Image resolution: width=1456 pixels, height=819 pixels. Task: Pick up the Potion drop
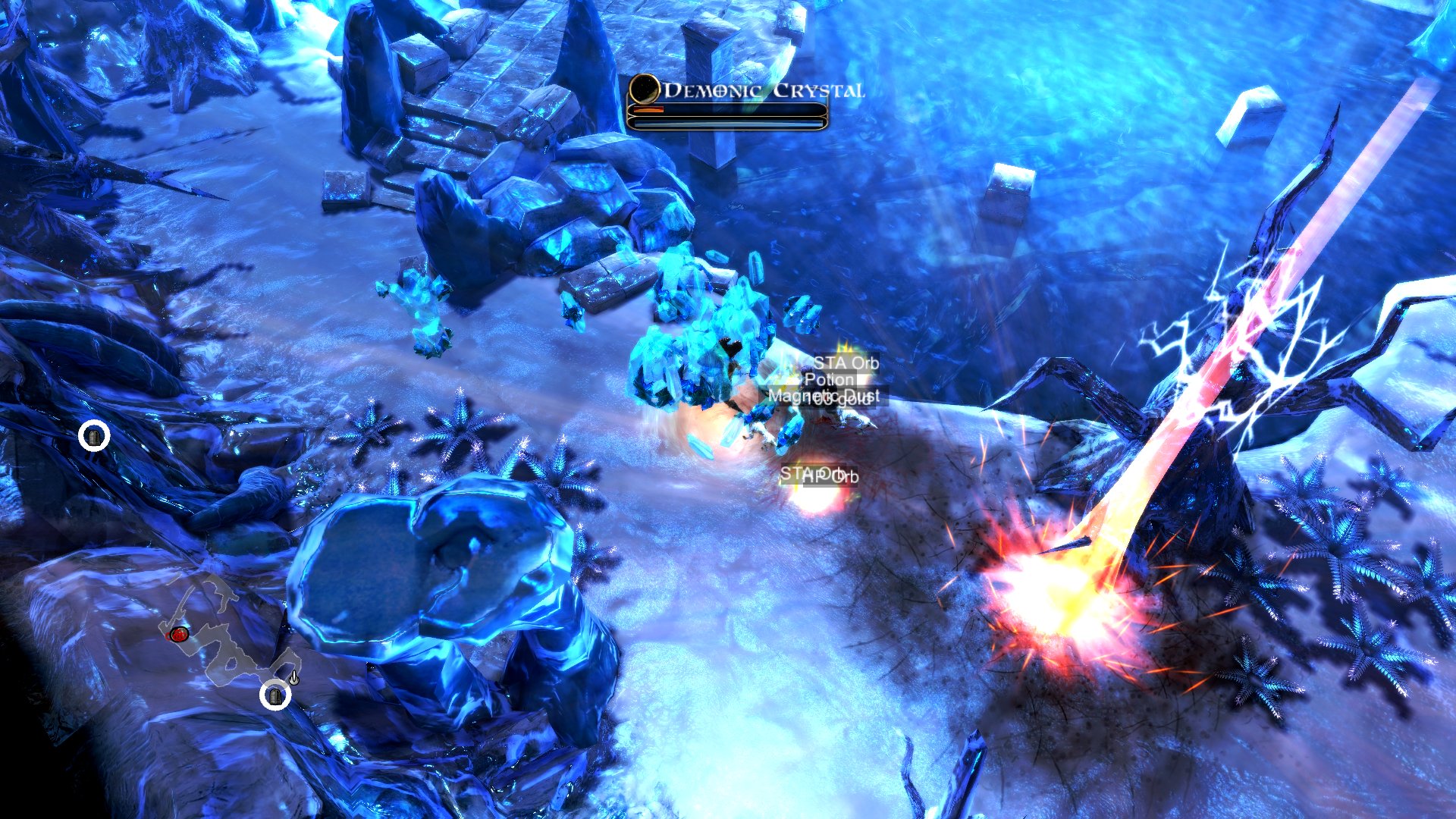(x=830, y=380)
